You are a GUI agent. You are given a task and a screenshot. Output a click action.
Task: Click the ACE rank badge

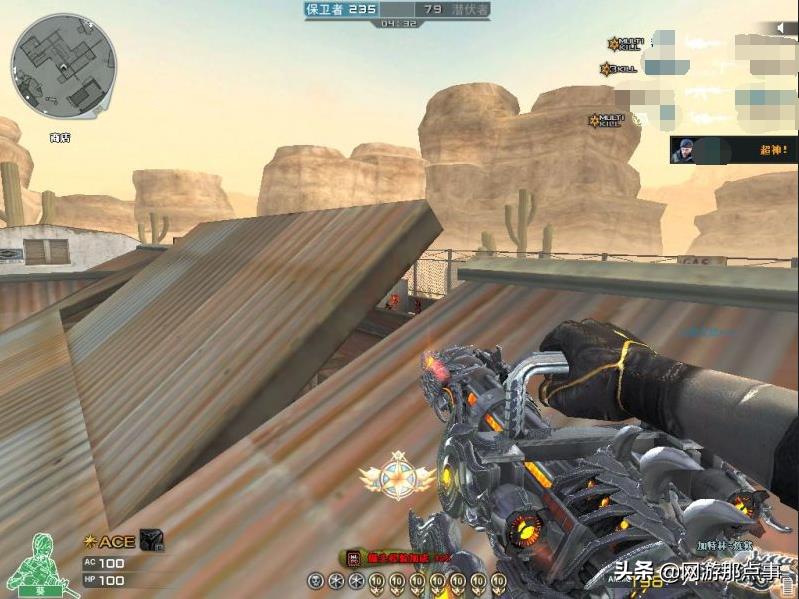click(110, 542)
